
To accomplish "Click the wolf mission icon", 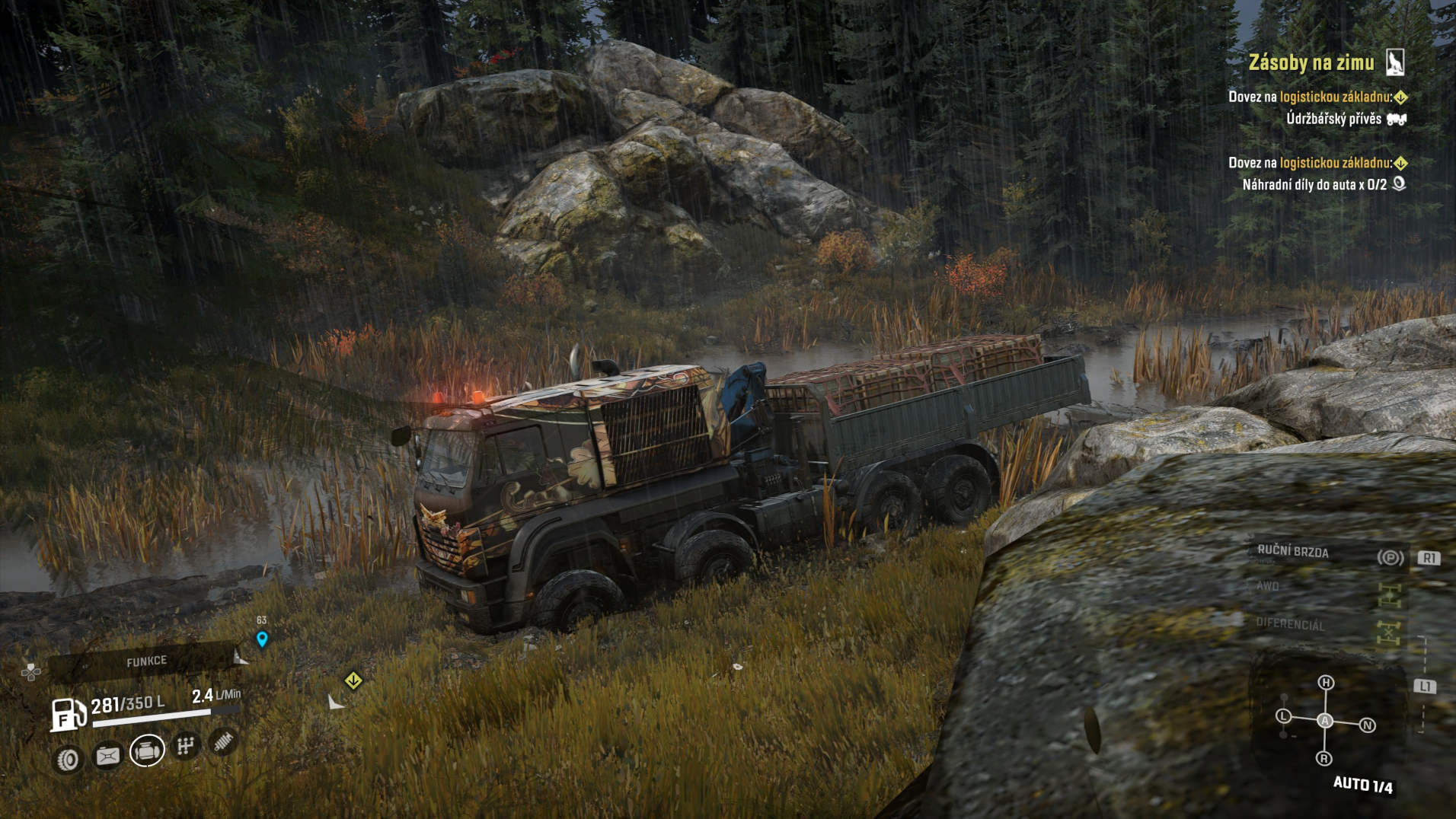I will click(1394, 62).
